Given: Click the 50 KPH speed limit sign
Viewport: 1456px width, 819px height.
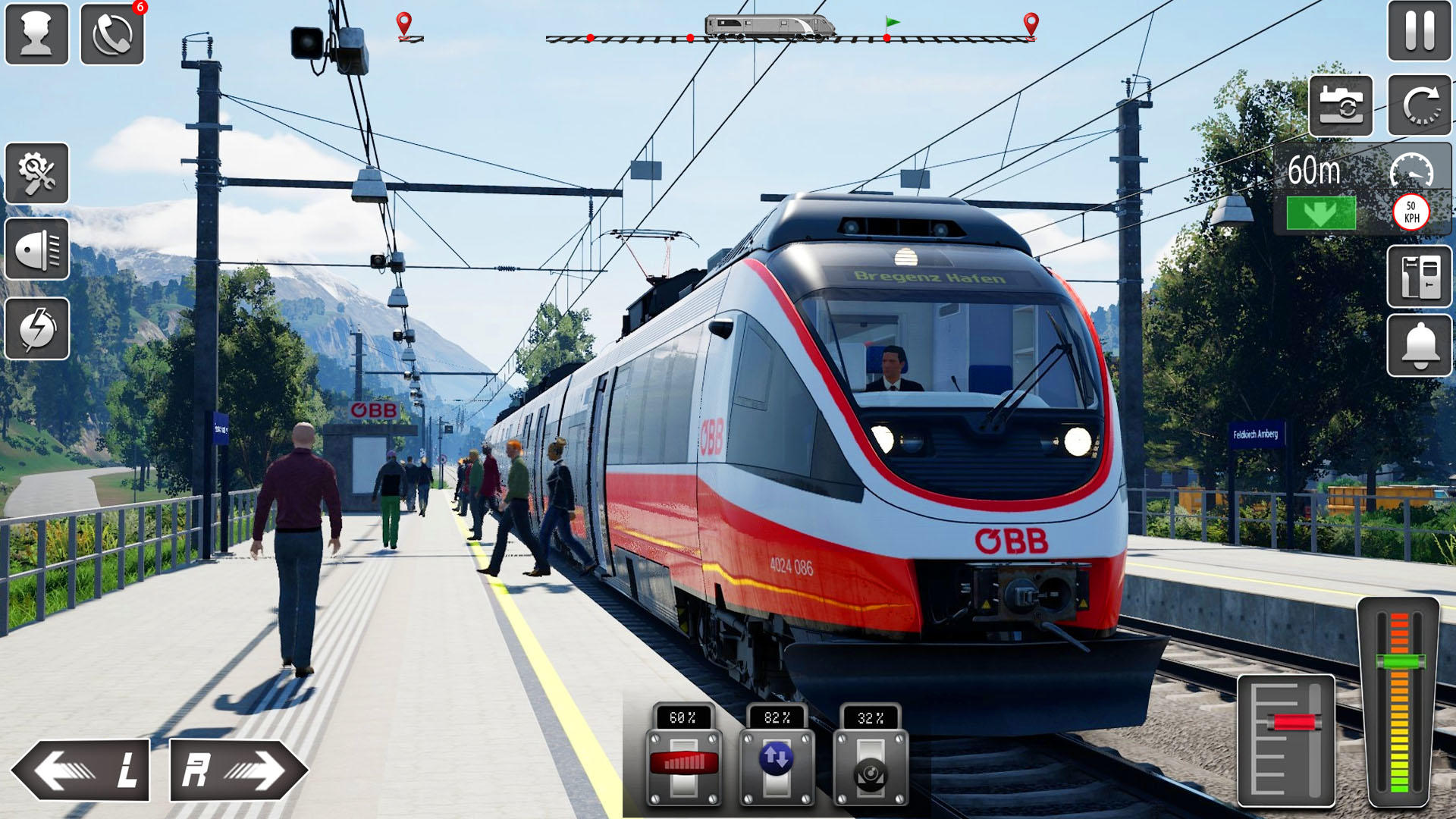Looking at the screenshot, I should [x=1412, y=213].
